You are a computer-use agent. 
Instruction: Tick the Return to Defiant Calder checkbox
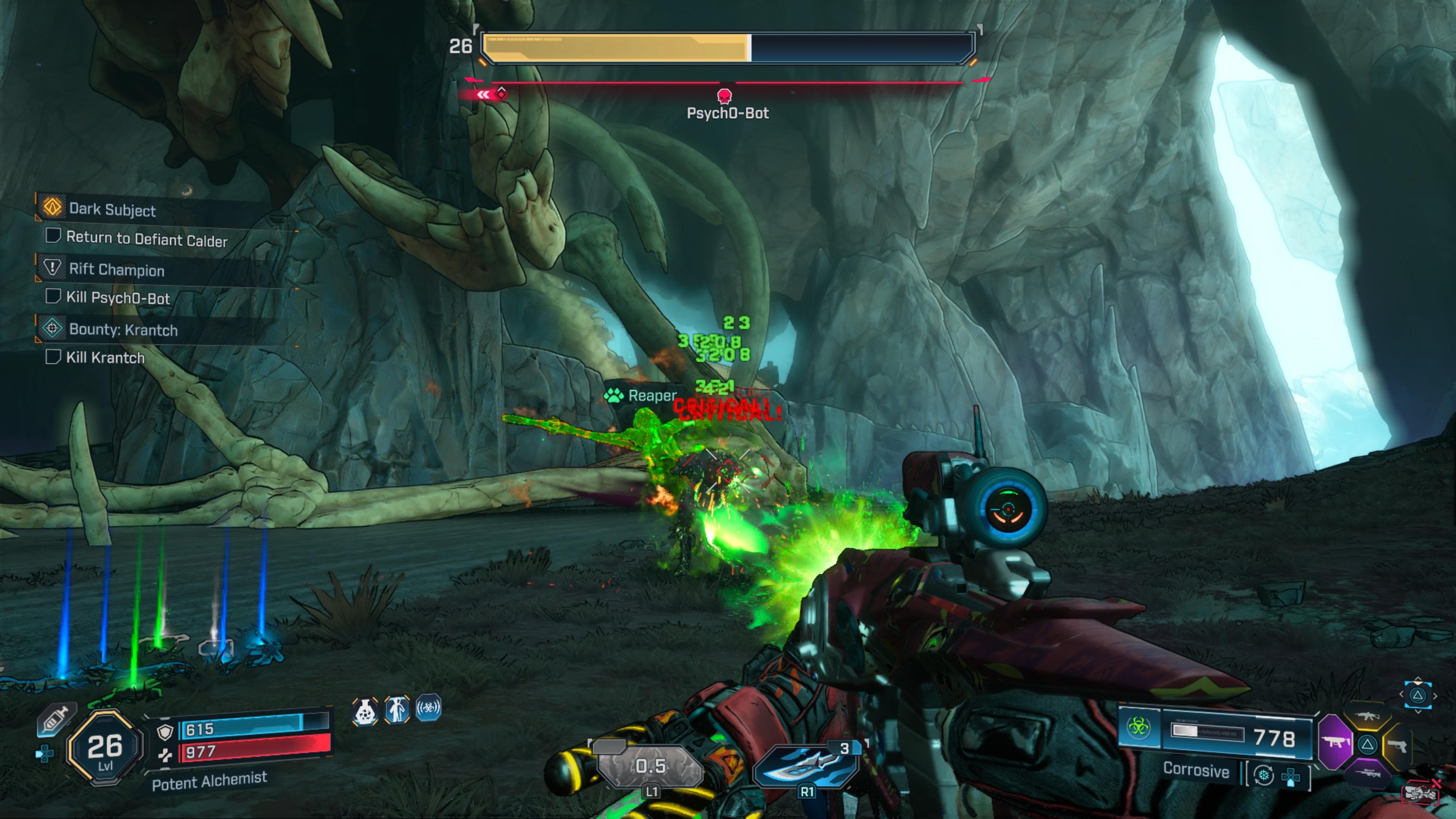53,236
